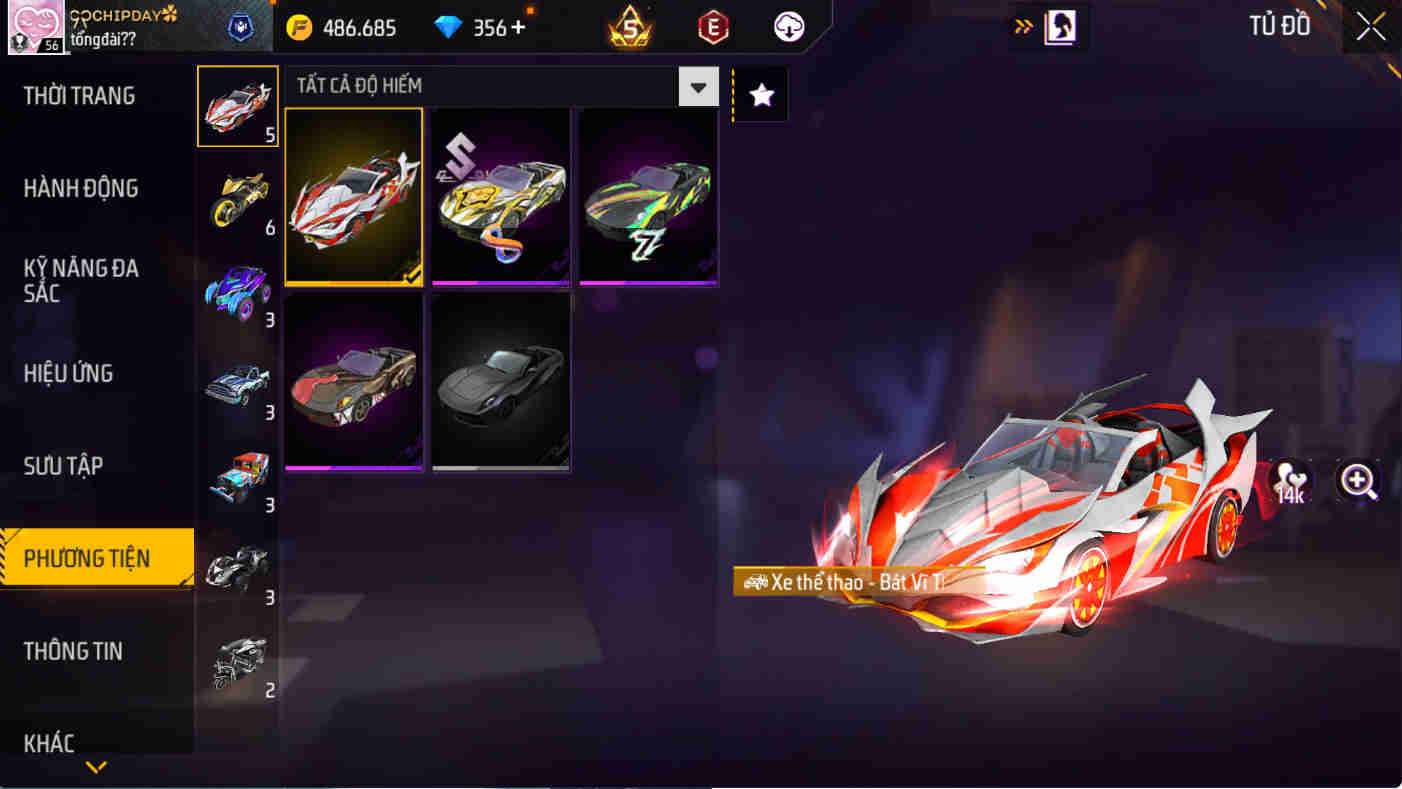
Task: Click the cloud download icon in top bar
Action: point(787,27)
